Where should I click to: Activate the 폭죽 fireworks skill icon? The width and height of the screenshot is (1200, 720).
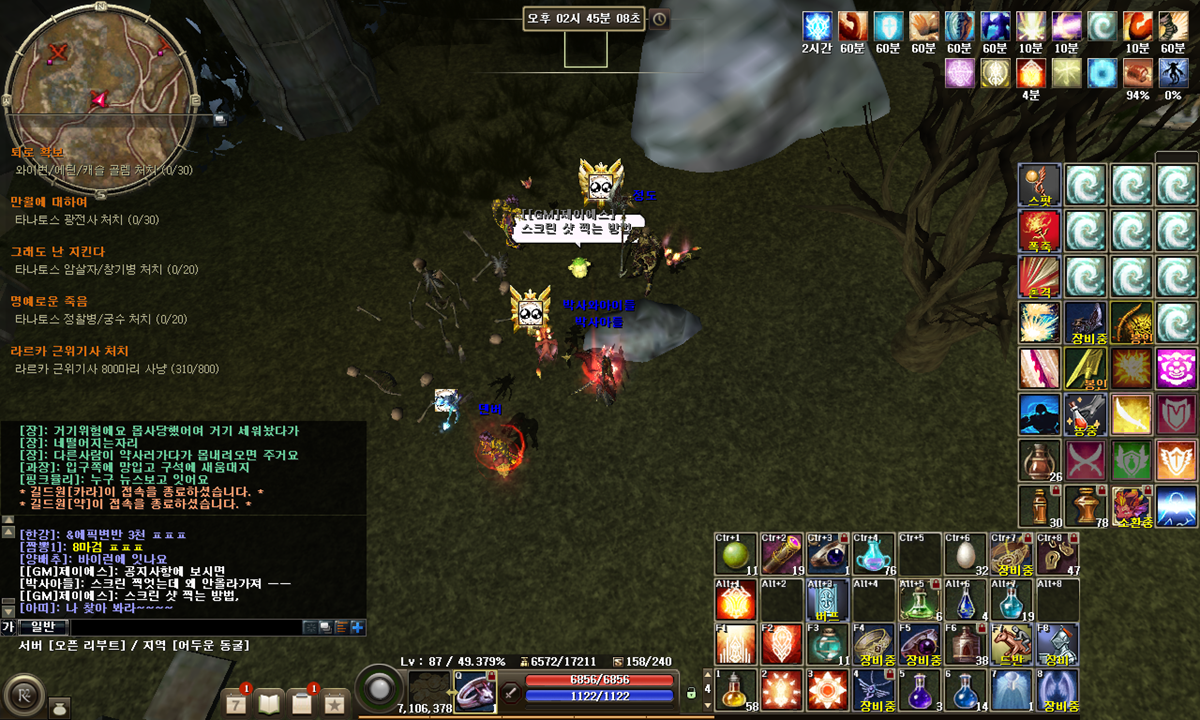click(1039, 230)
